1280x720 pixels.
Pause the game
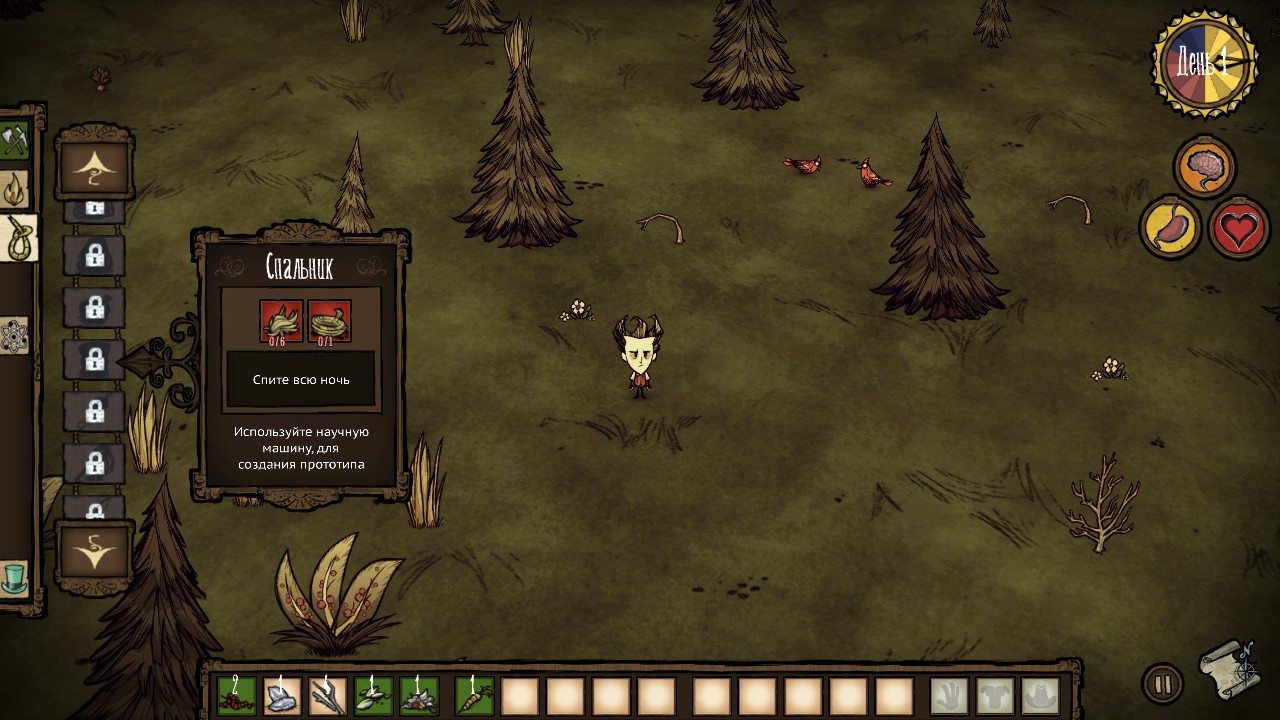(x=1162, y=685)
